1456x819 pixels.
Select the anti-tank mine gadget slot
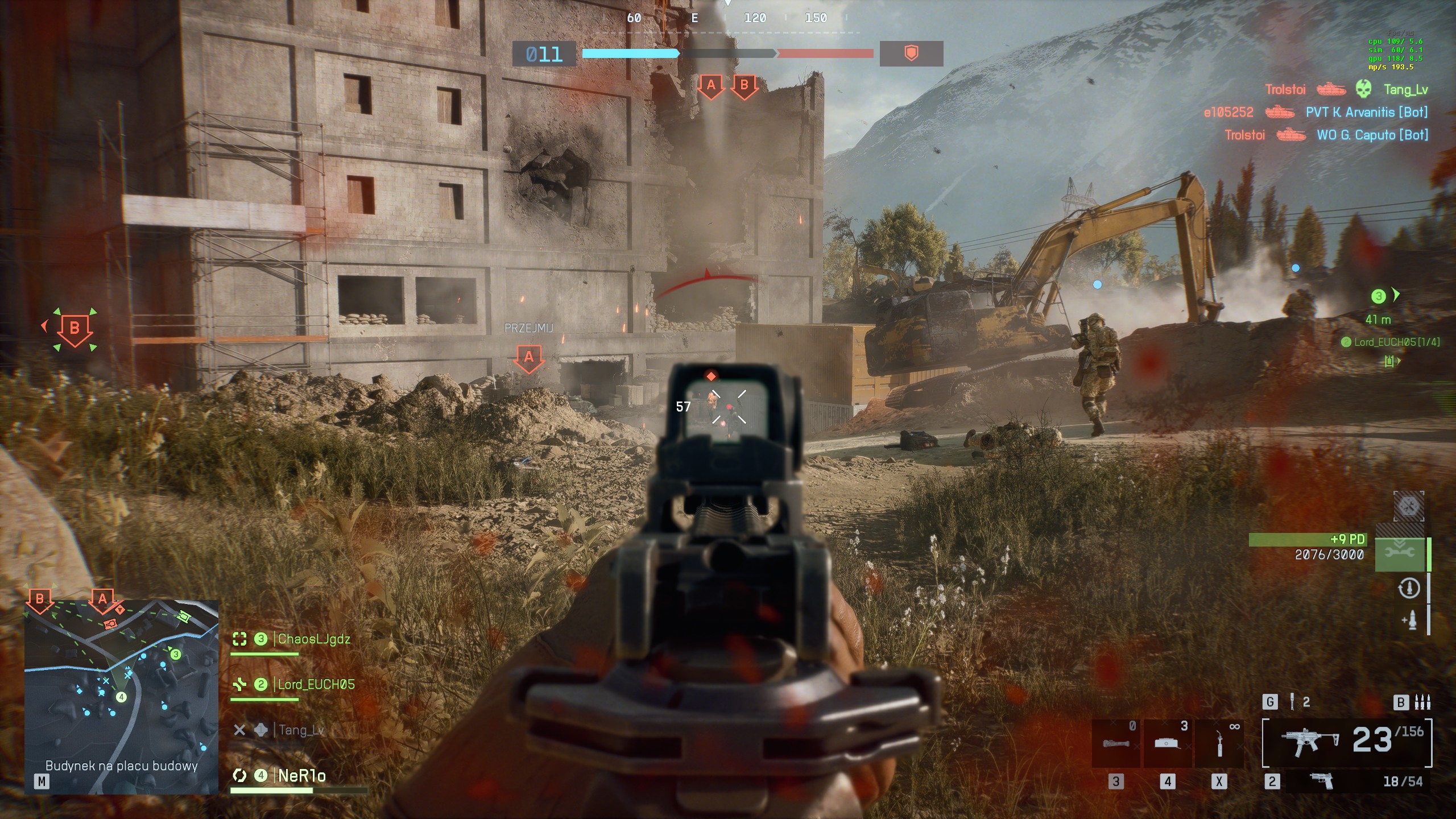point(1167,742)
